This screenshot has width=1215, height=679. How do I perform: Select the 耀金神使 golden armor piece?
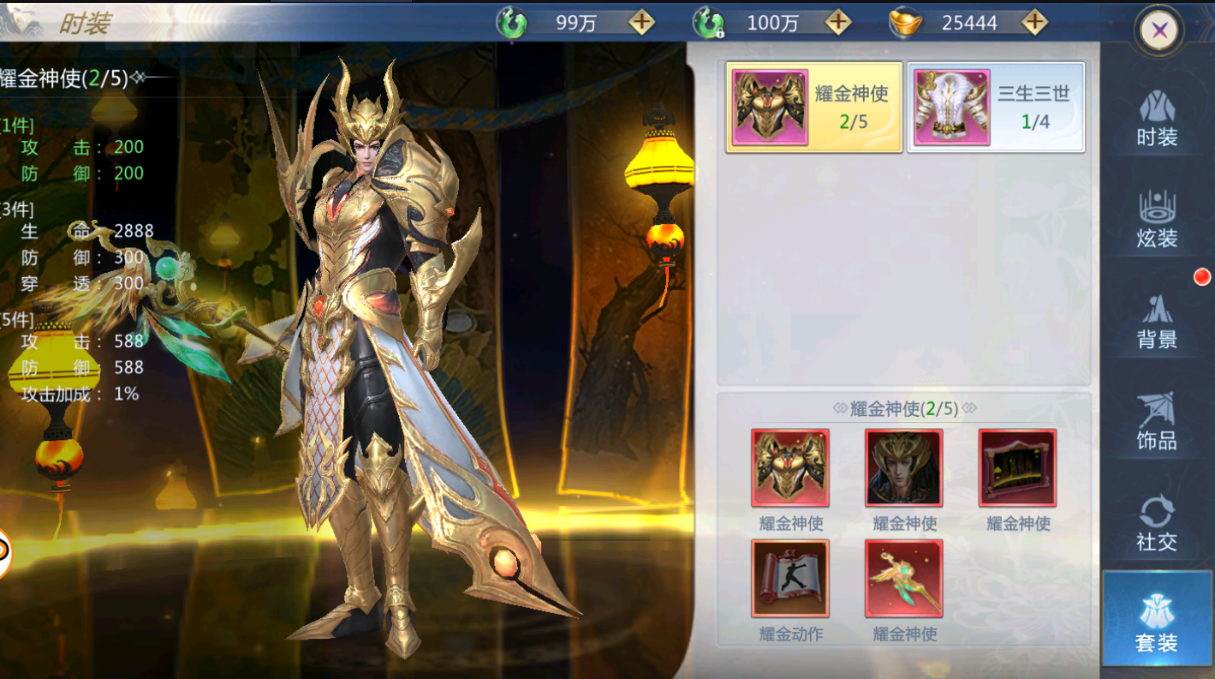pyautogui.click(x=790, y=468)
